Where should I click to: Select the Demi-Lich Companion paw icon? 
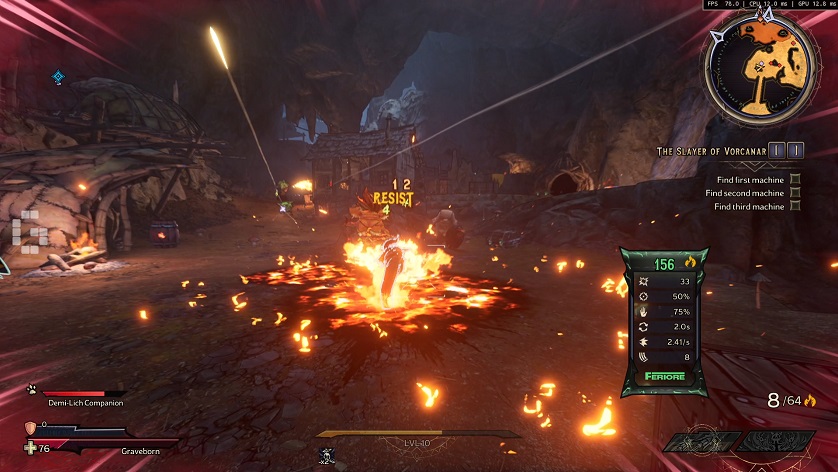tap(32, 391)
